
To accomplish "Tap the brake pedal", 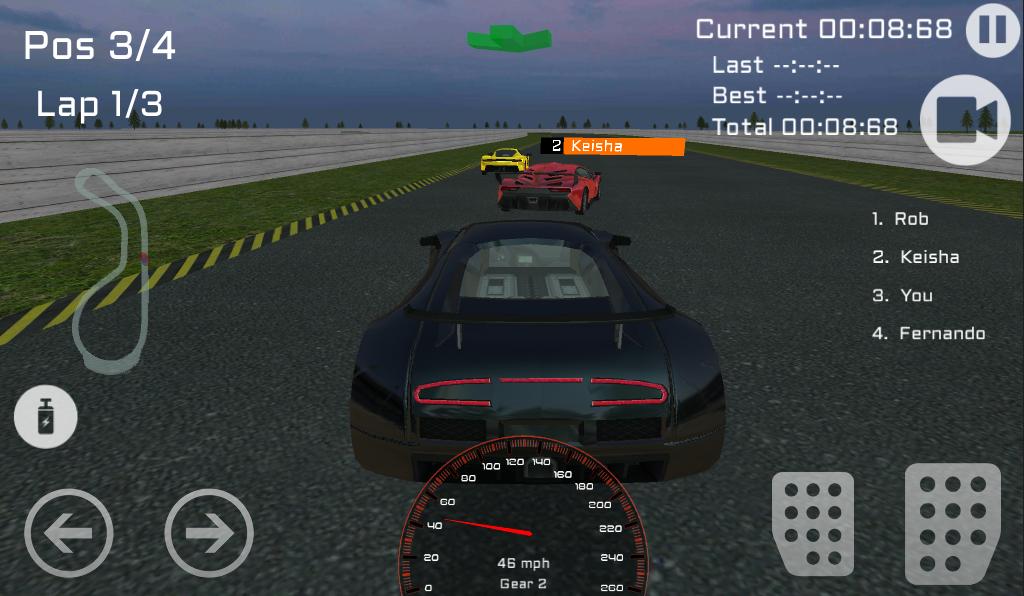I will [x=812, y=524].
